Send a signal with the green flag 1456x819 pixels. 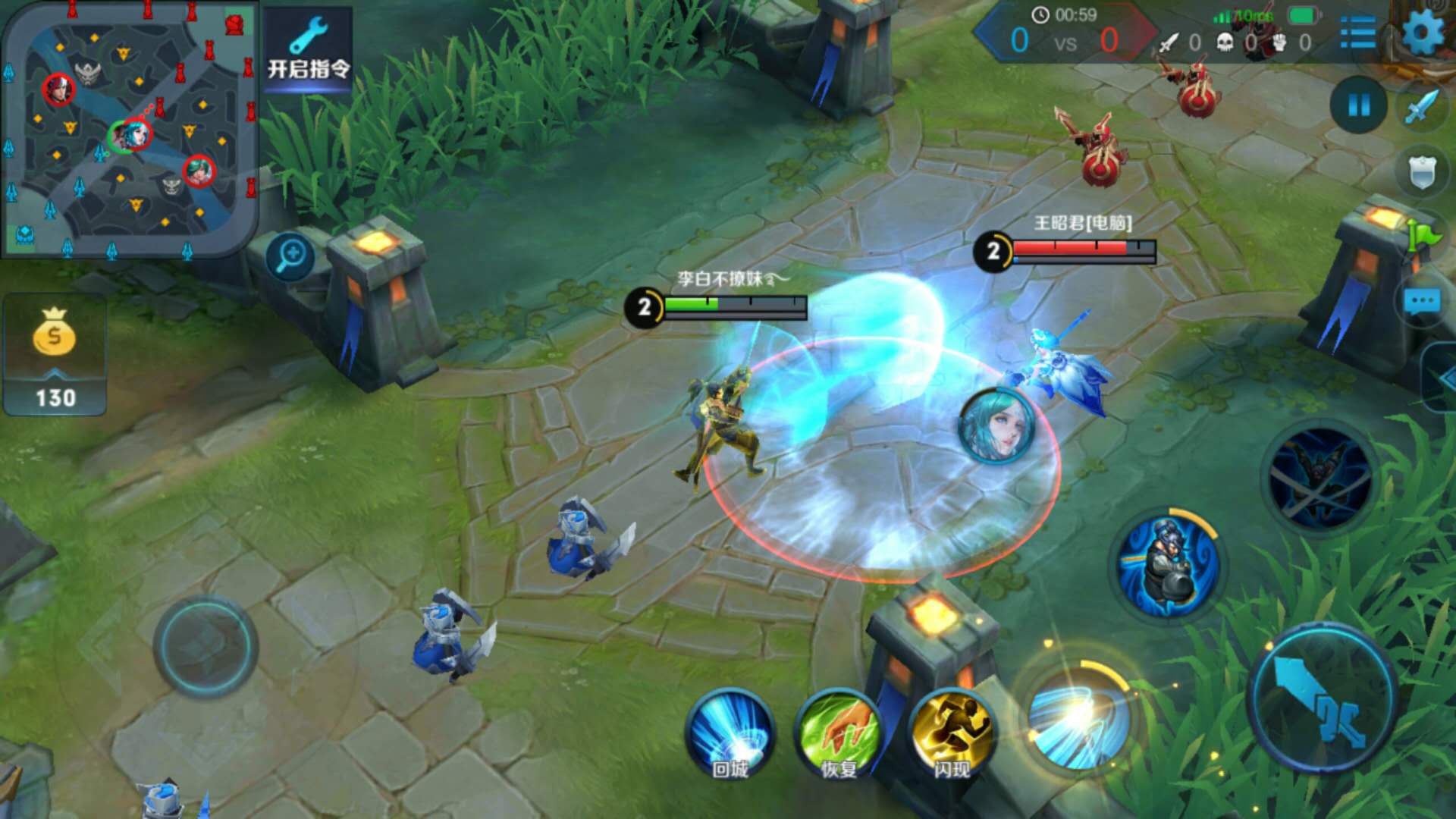[1424, 237]
